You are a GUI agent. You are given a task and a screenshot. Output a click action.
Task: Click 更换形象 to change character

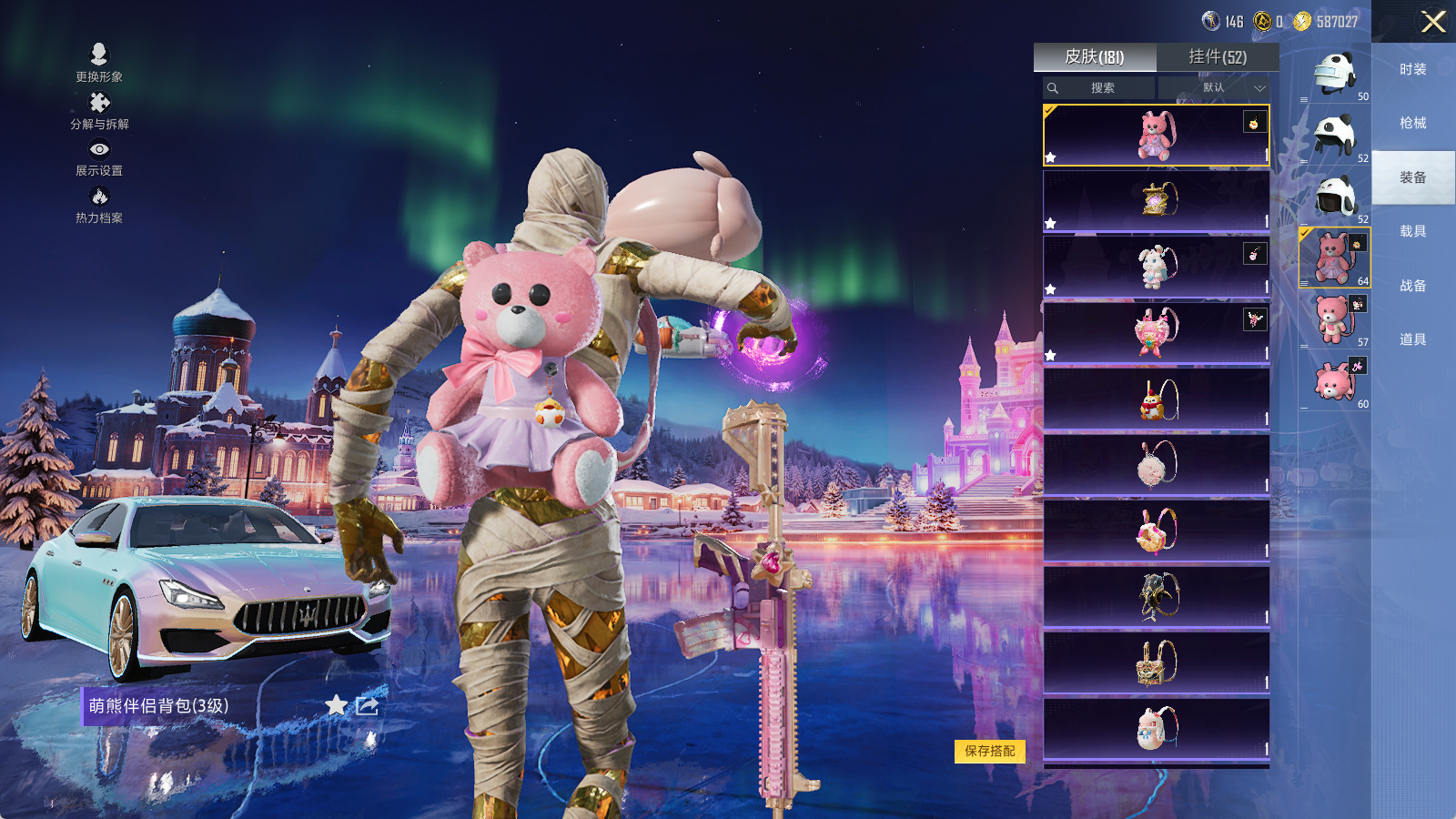99,62
